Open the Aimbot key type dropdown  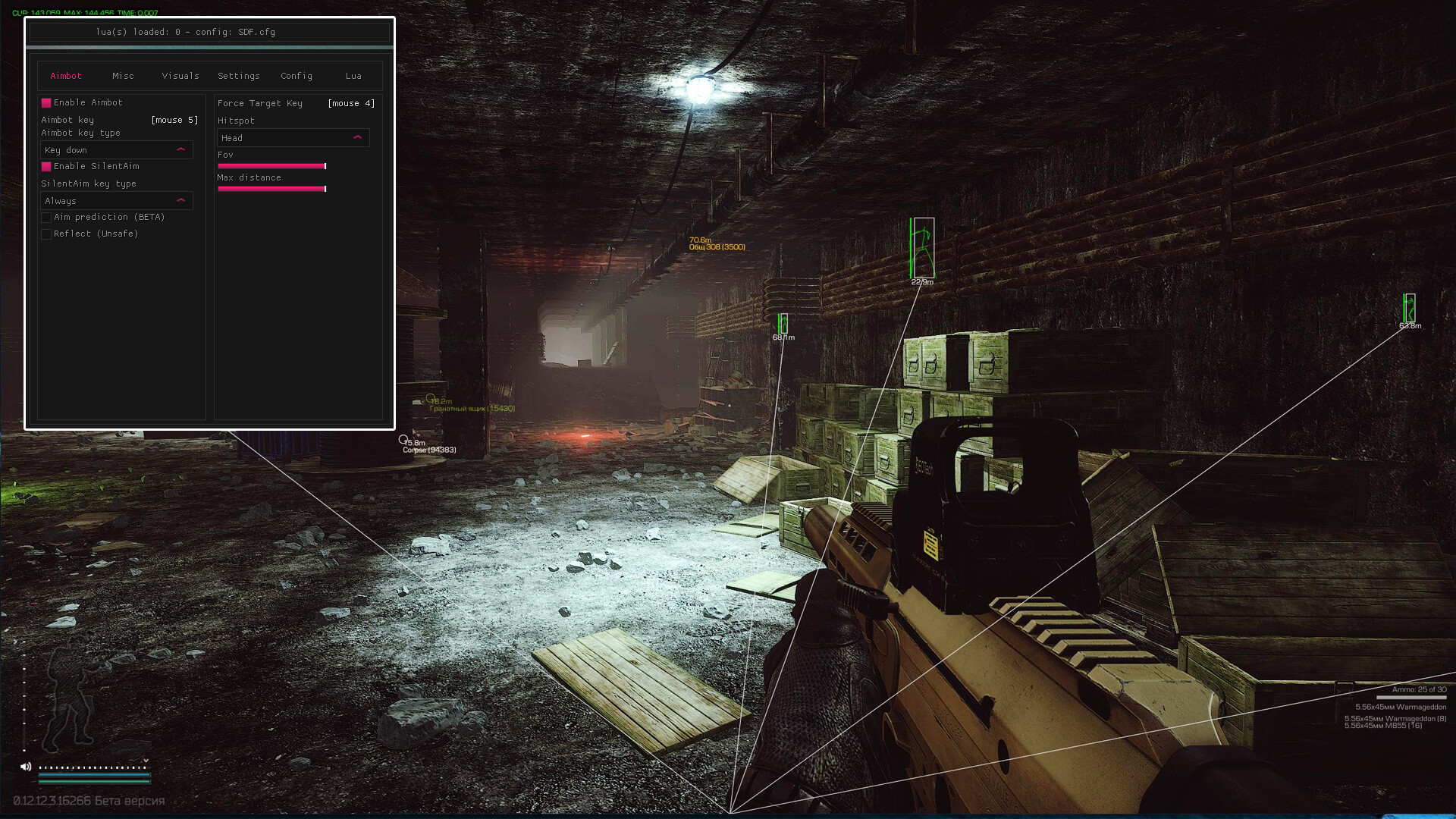[116, 149]
